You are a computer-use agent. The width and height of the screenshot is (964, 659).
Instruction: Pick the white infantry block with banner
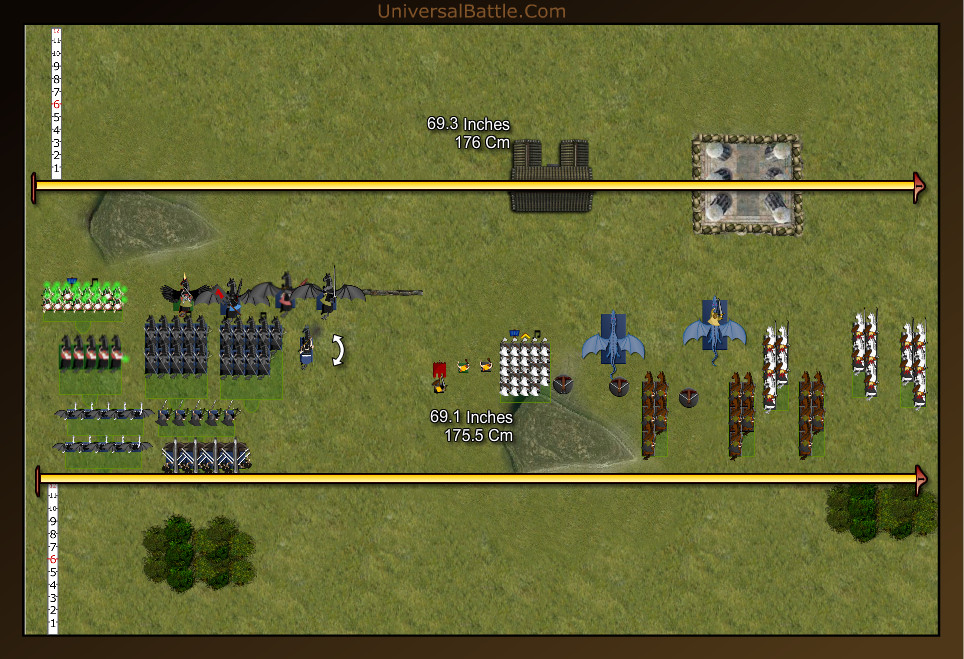pos(524,364)
